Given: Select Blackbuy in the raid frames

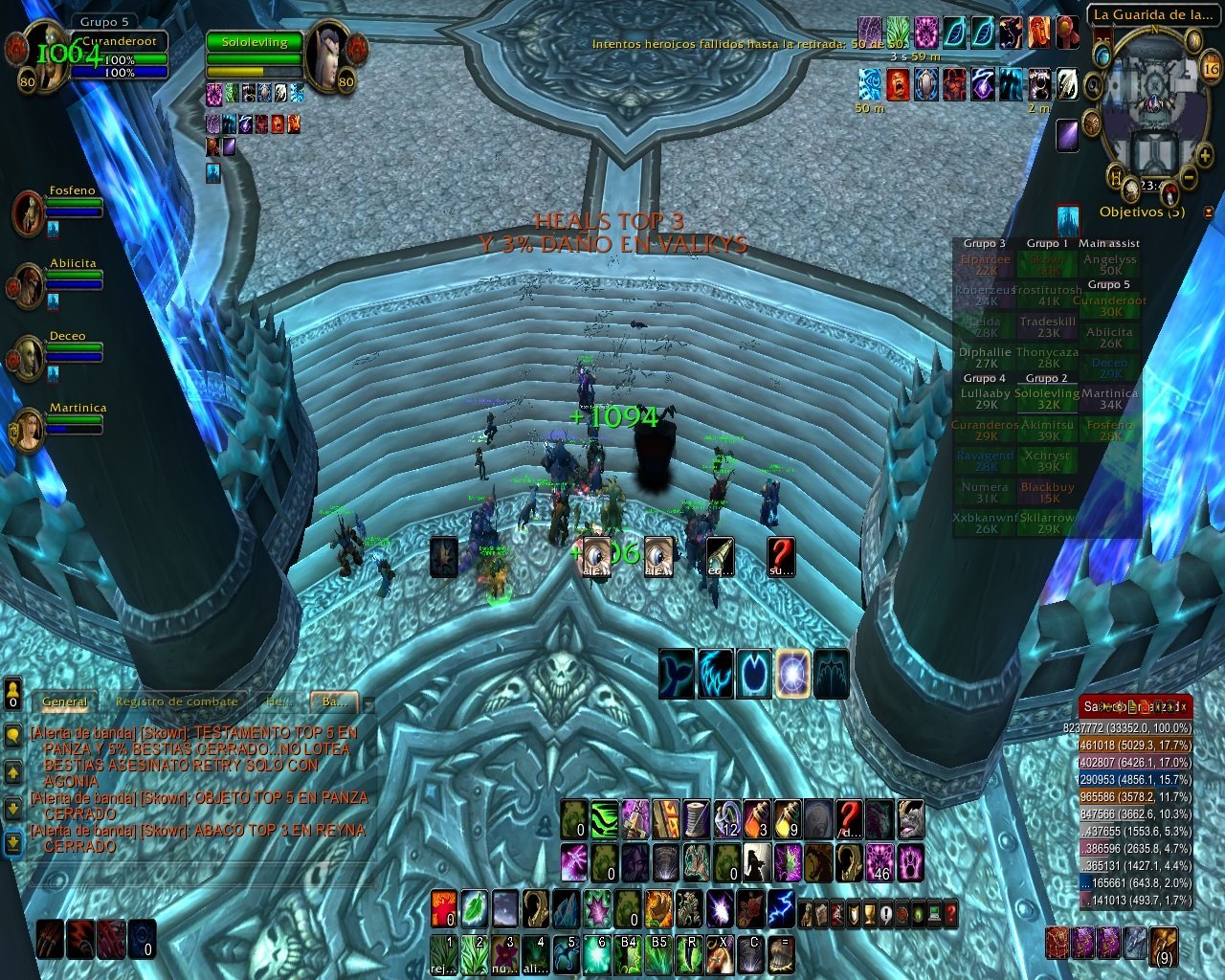Looking at the screenshot, I should [x=1047, y=492].
